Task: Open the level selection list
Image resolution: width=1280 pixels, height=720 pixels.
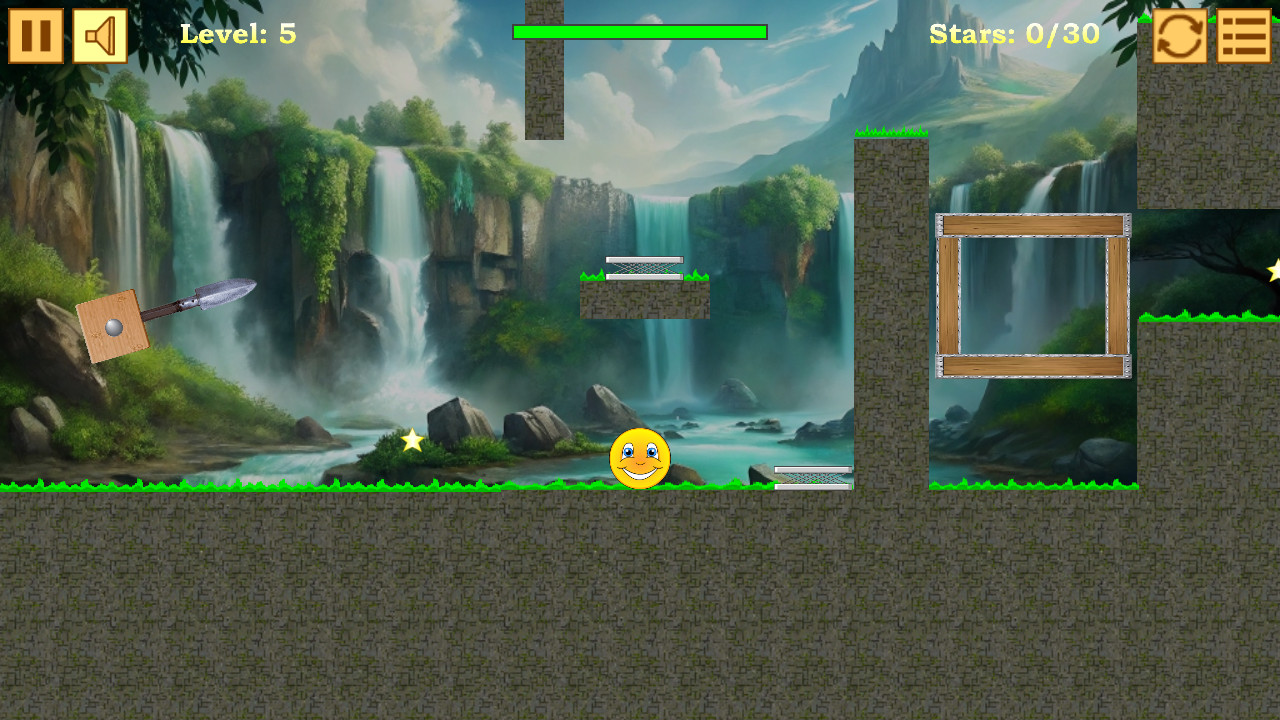Action: tap(1243, 37)
